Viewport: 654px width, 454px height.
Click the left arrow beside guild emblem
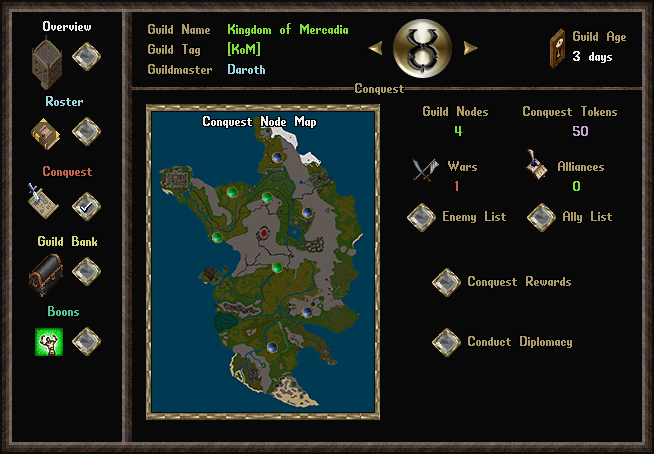[375, 47]
